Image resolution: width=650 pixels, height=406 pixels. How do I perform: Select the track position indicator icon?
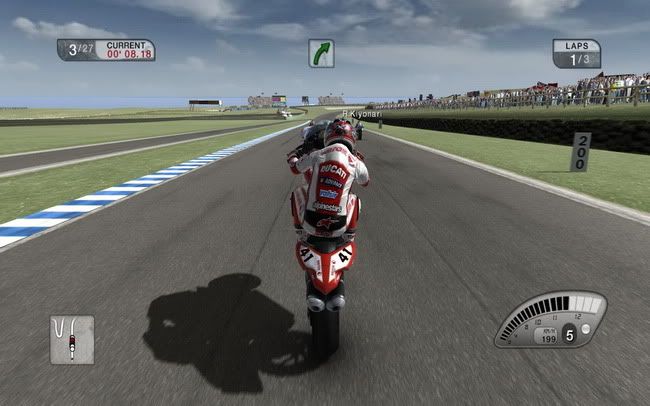click(71, 339)
